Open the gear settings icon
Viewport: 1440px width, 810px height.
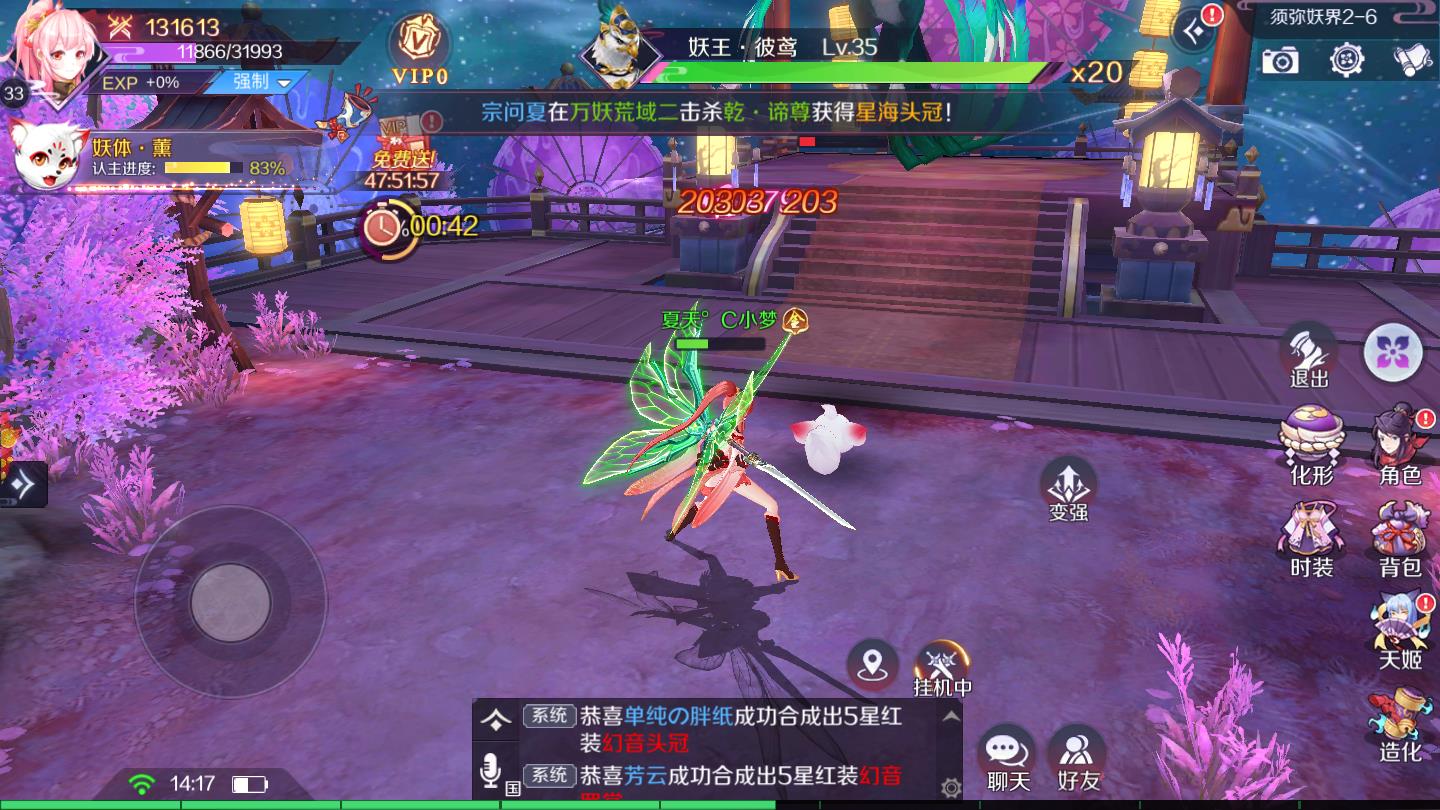click(x=1347, y=61)
